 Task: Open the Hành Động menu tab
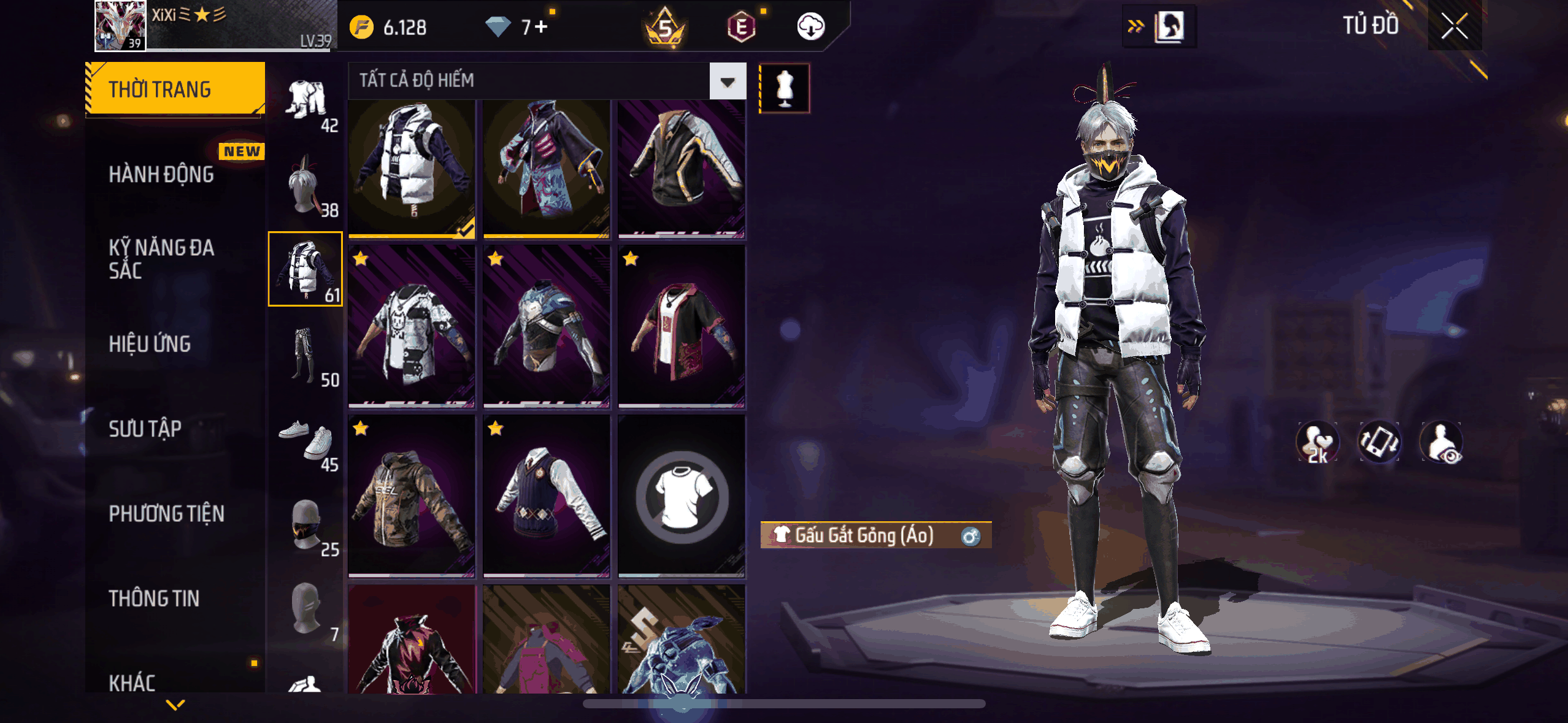click(x=161, y=175)
